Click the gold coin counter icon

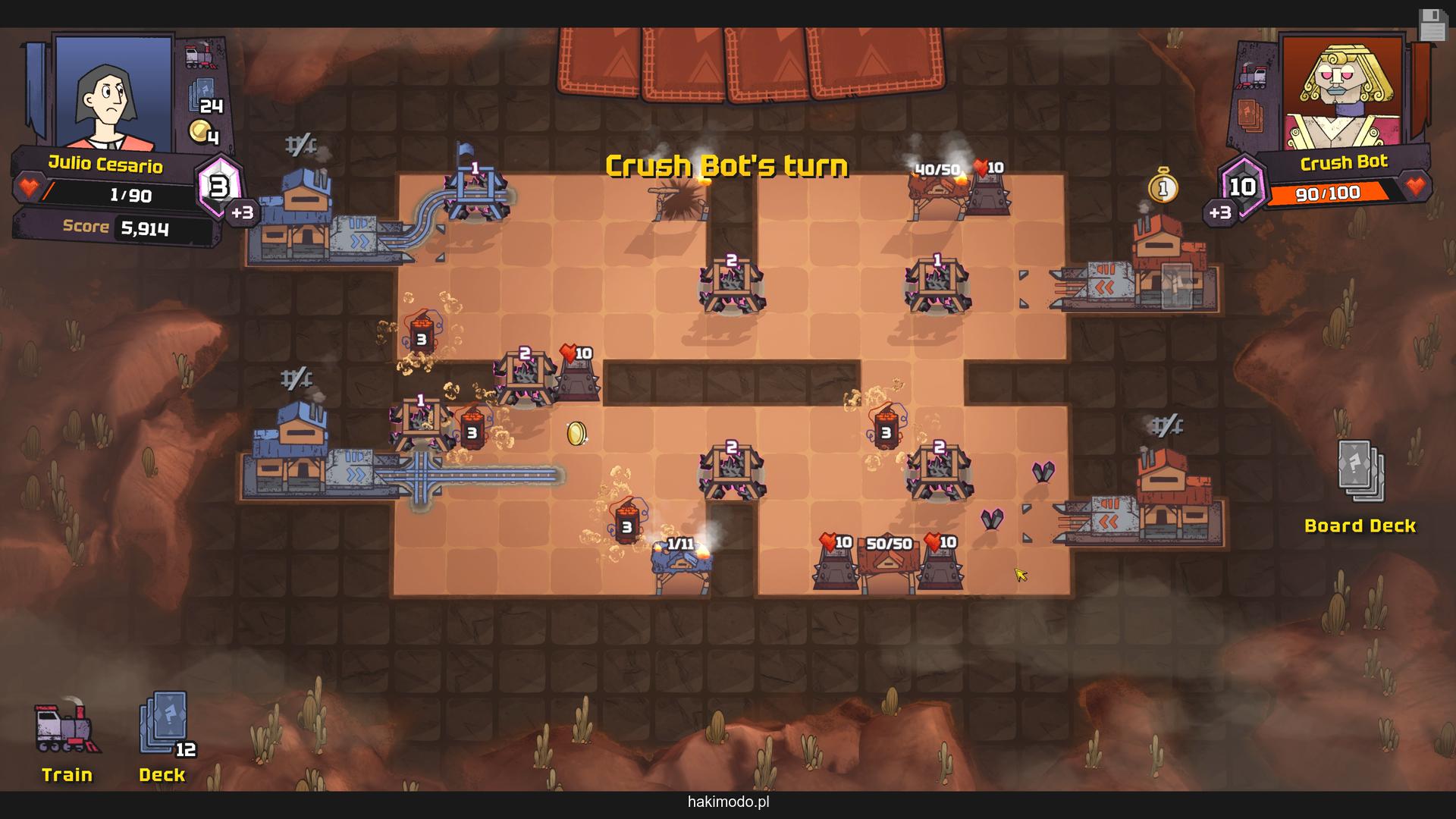pyautogui.click(x=202, y=133)
